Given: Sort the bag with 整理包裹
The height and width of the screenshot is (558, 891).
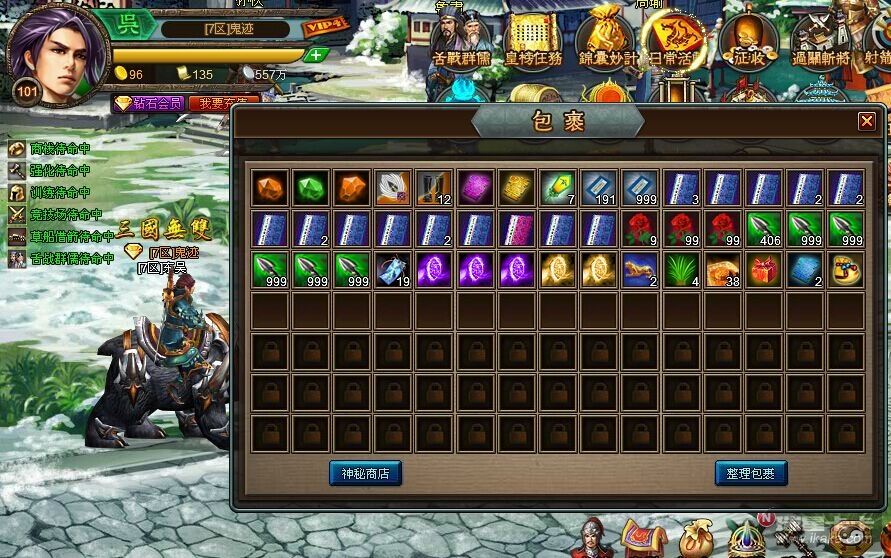Looking at the screenshot, I should click(751, 473).
